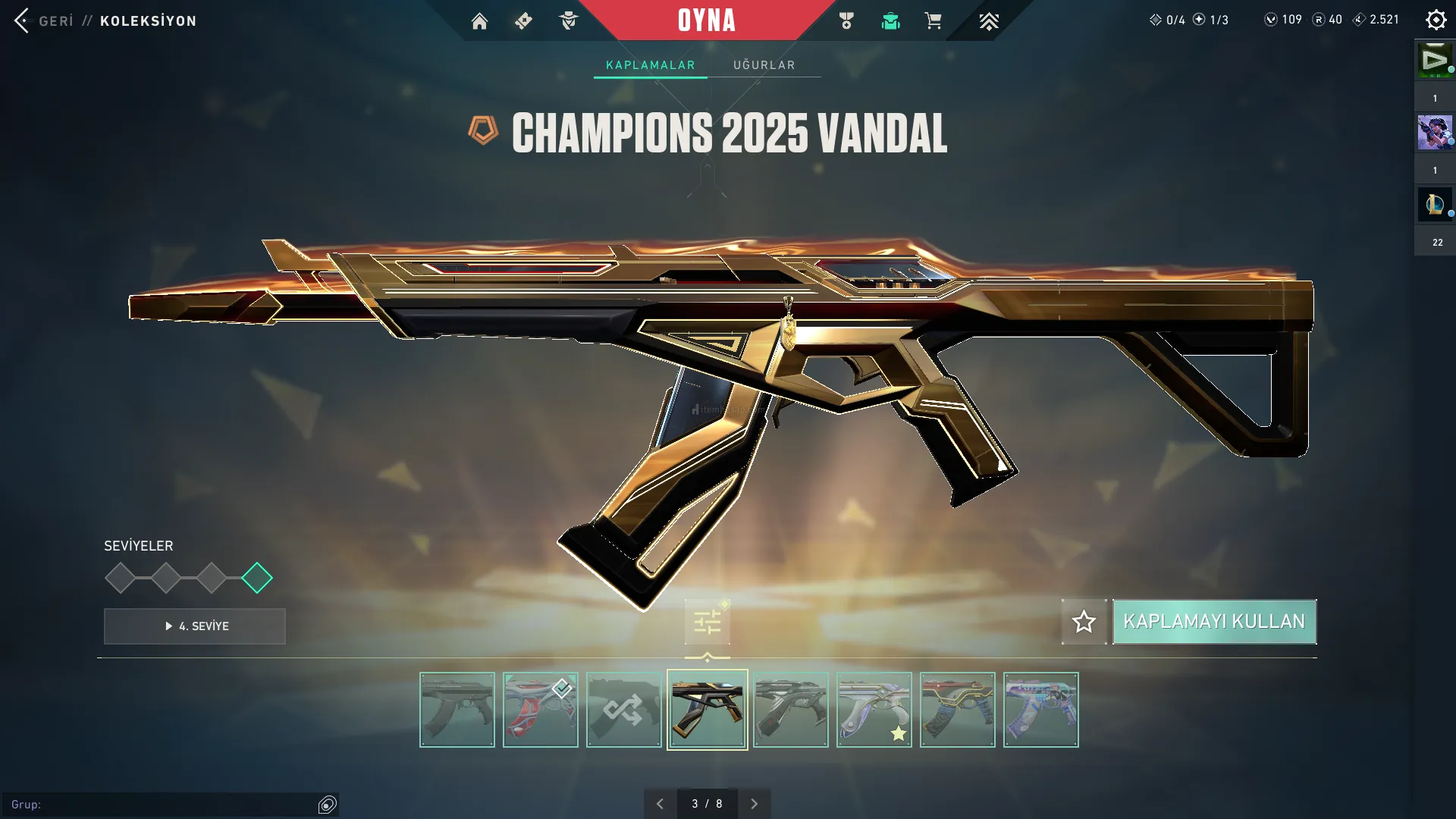Click the Grup chat input field

[x=167, y=805]
